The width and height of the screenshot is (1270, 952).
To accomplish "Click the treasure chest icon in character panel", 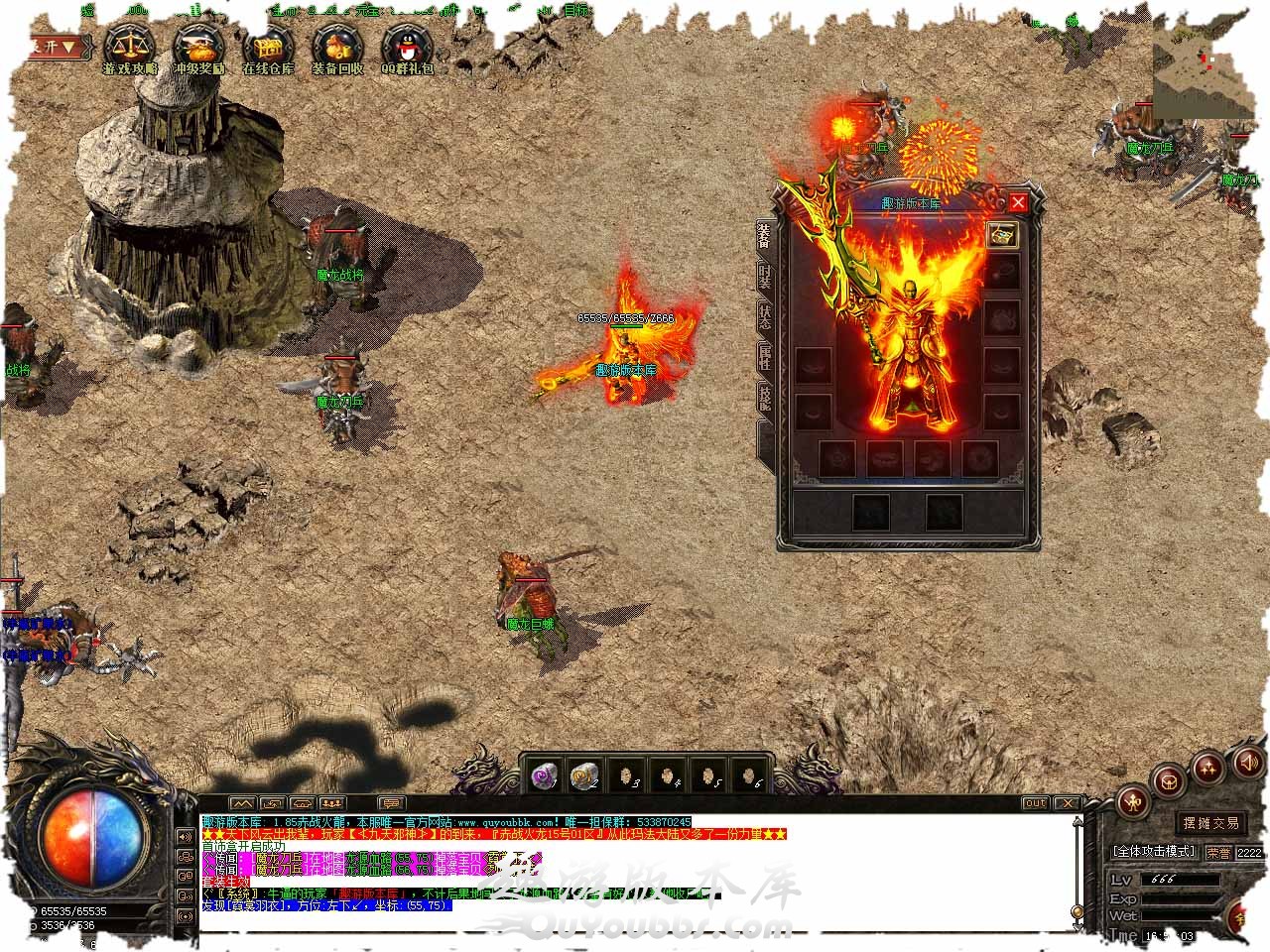I will tap(1002, 235).
